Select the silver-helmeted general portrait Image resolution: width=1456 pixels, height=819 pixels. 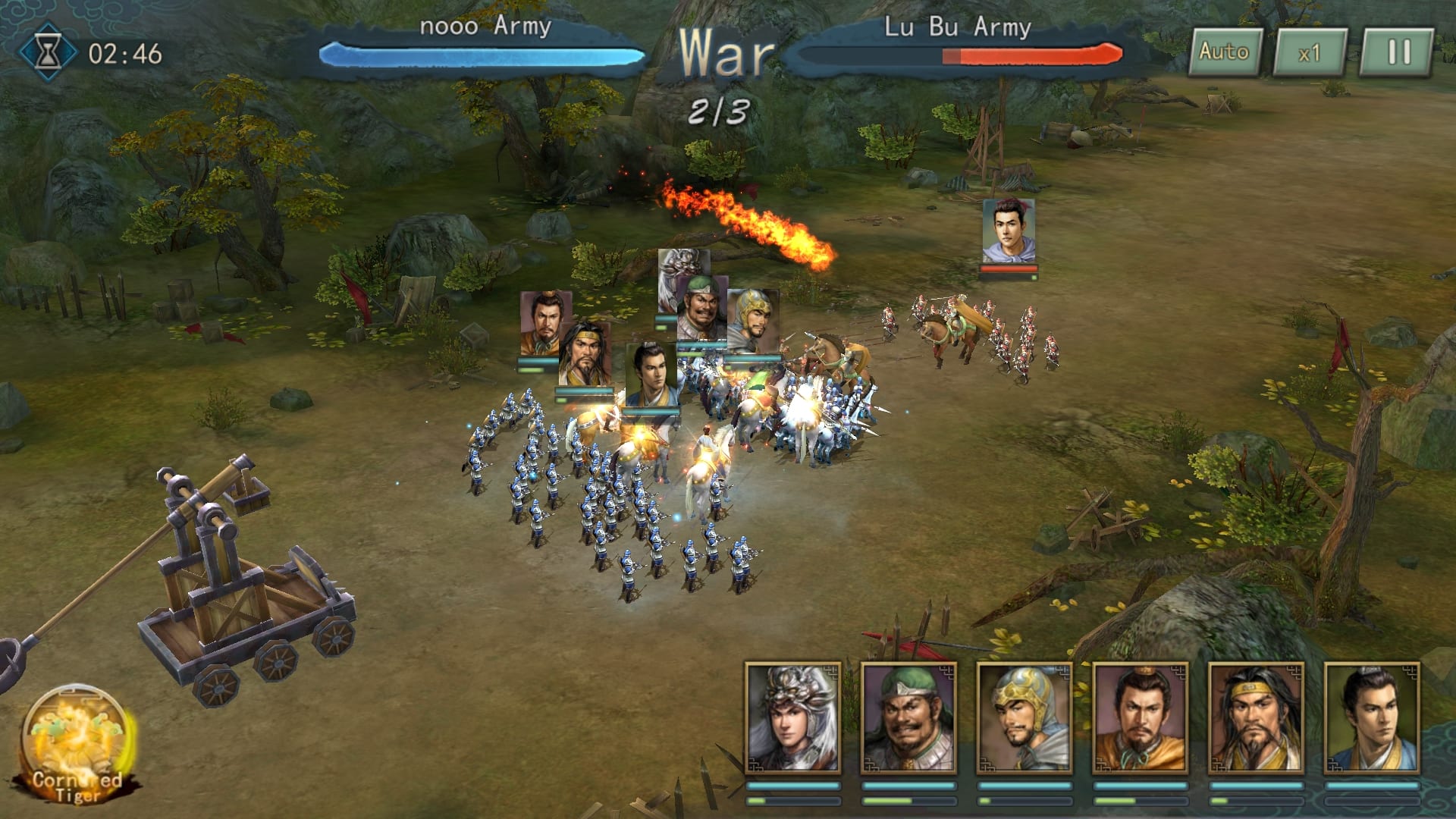pos(793,717)
